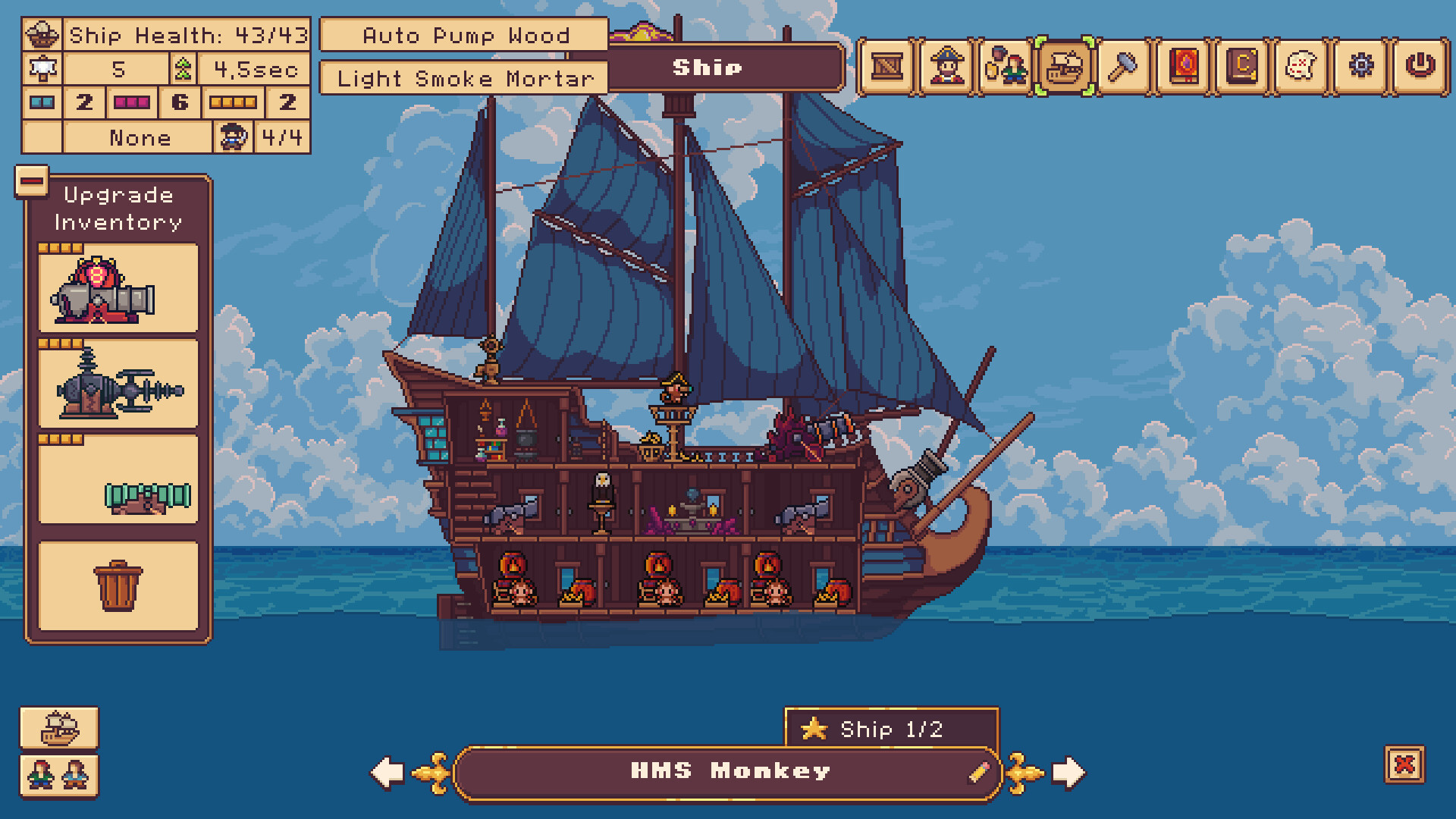Click the right arrow to view next ship
This screenshot has height=819, width=1456.
click(x=1068, y=770)
